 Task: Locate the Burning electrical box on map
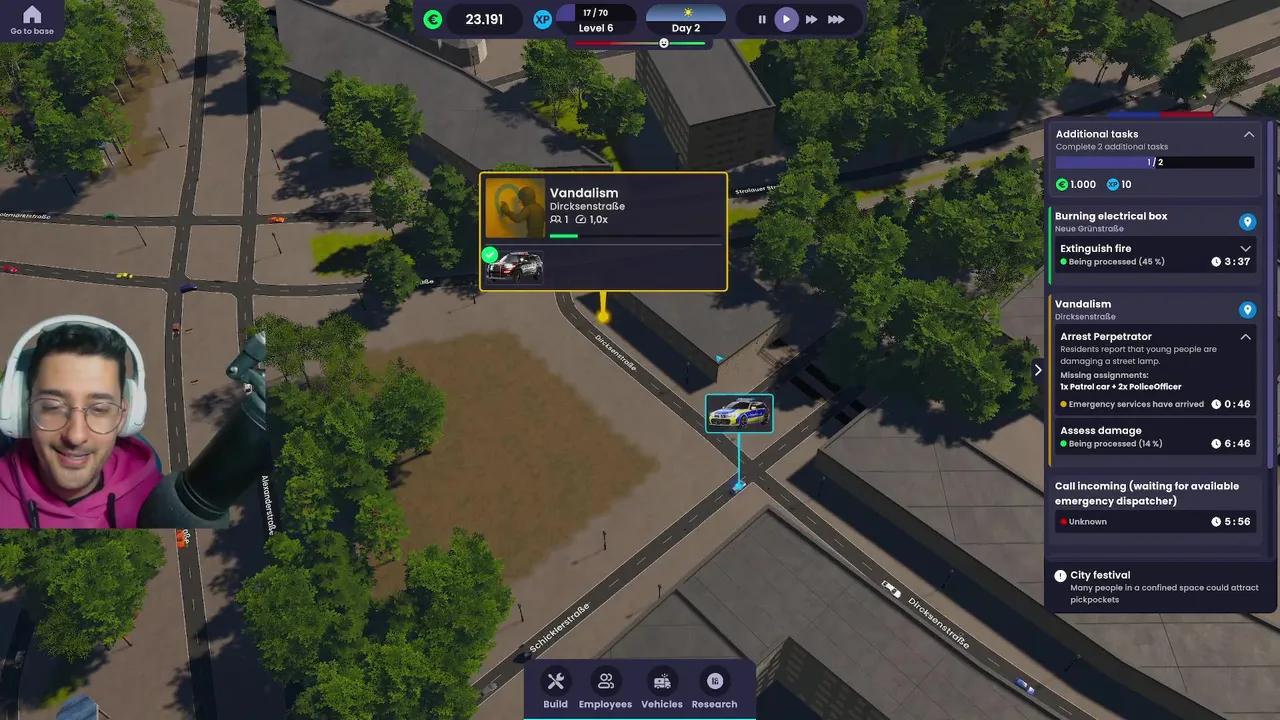coord(1247,222)
